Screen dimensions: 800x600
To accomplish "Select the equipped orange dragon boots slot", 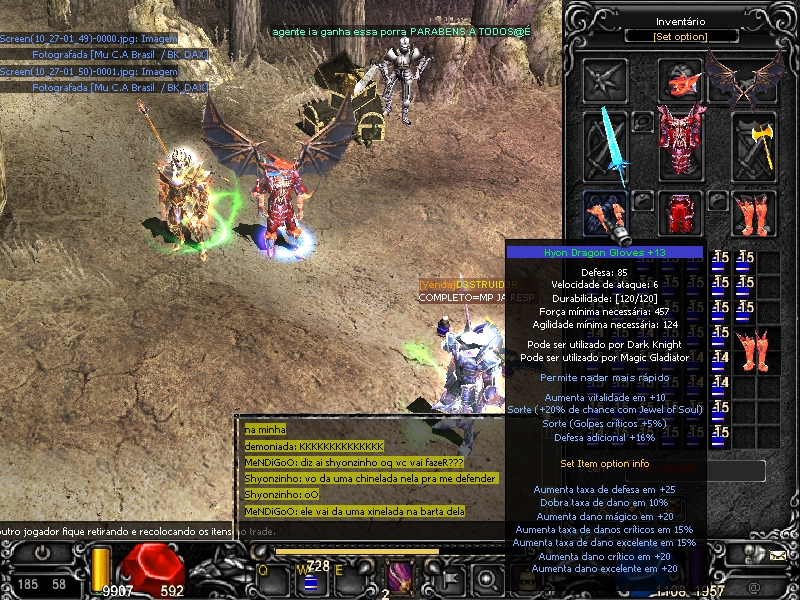I will (756, 213).
